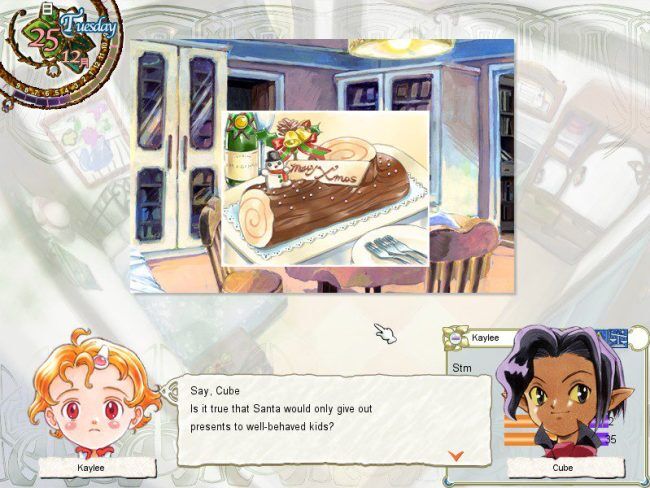Advance dialogue with the orange arrow
This screenshot has width=650, height=488.
pyautogui.click(x=456, y=455)
